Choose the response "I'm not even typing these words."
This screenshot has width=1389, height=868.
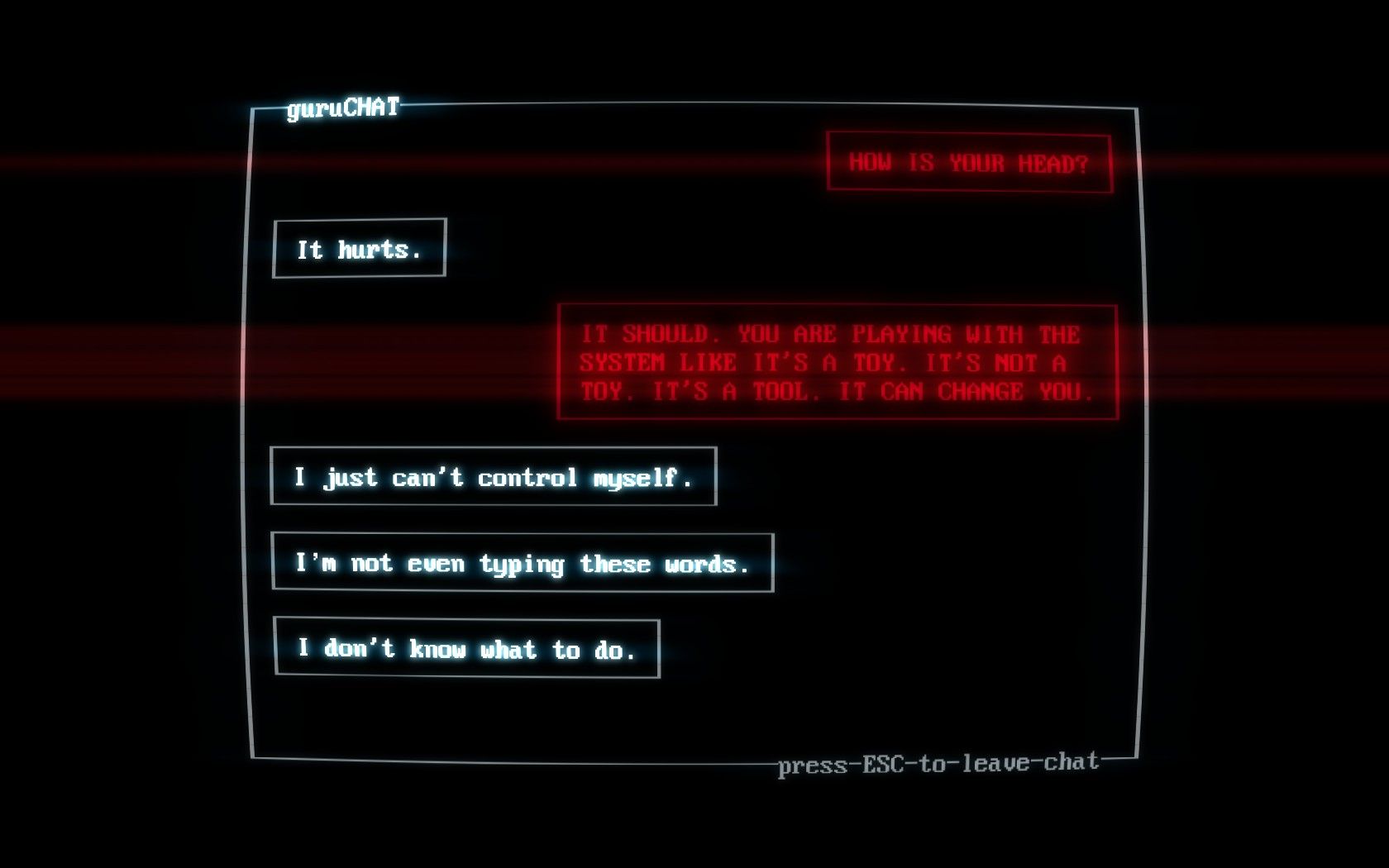coord(523,563)
